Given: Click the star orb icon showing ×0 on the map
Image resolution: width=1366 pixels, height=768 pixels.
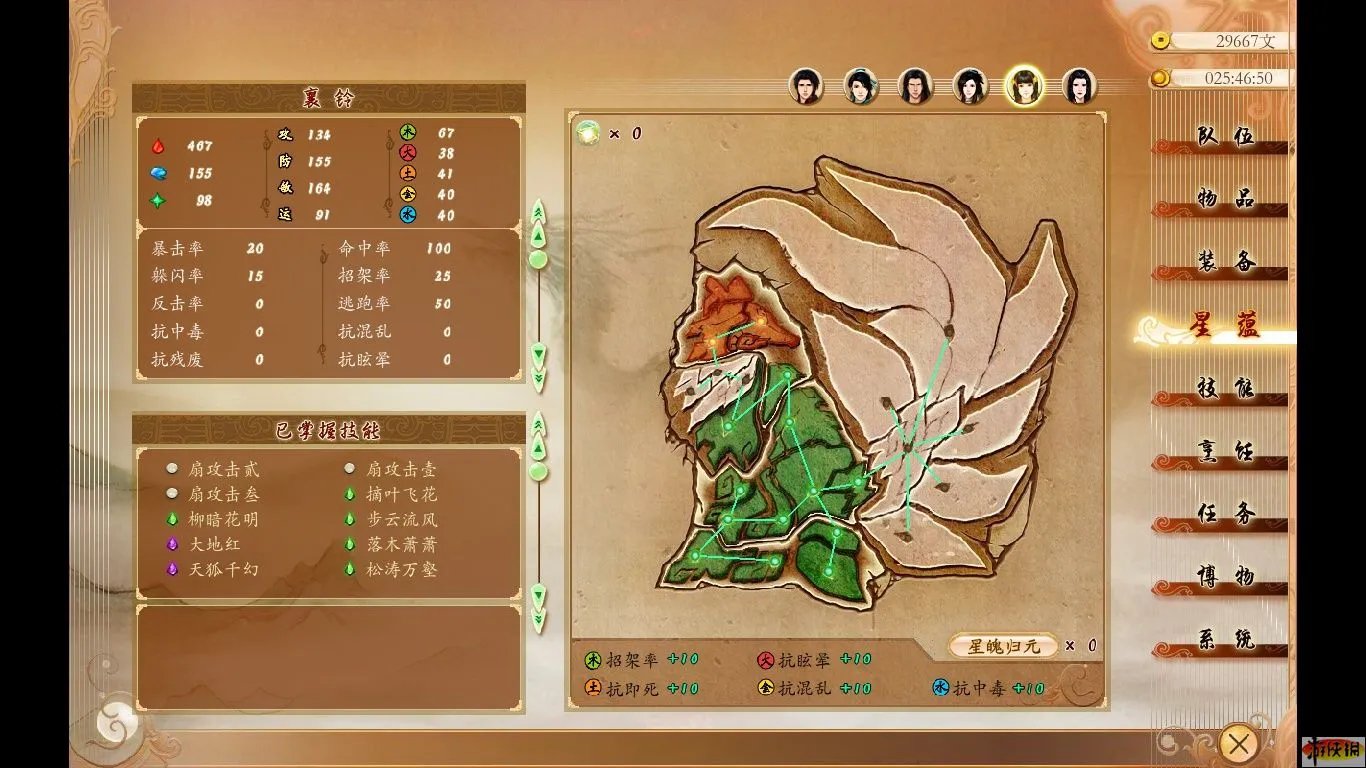Looking at the screenshot, I should point(588,131).
